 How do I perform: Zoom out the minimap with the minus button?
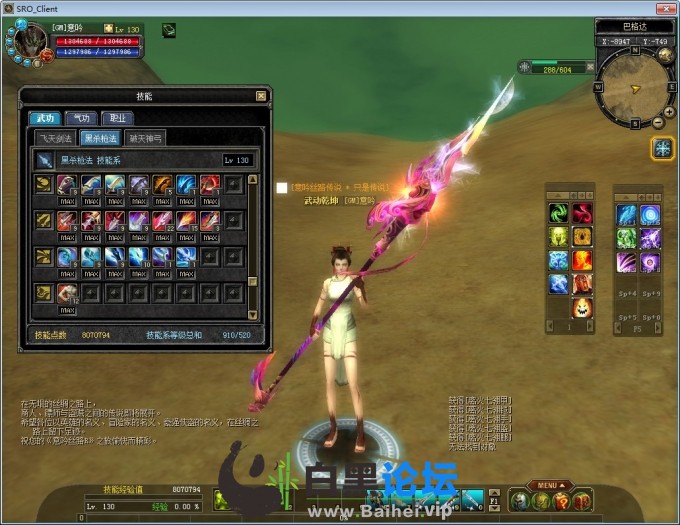[658, 123]
